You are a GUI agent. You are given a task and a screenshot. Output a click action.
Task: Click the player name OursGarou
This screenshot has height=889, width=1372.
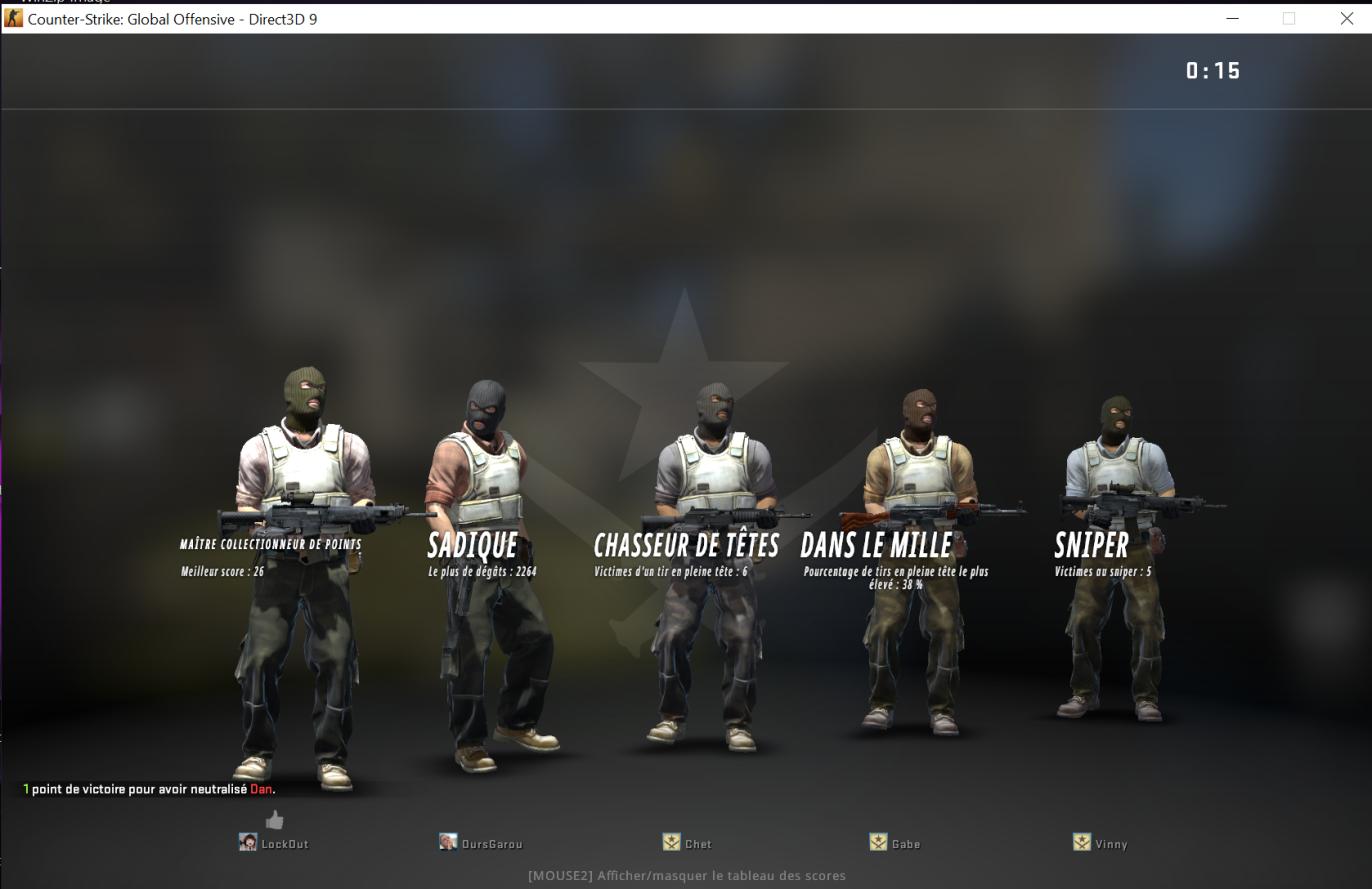click(492, 843)
